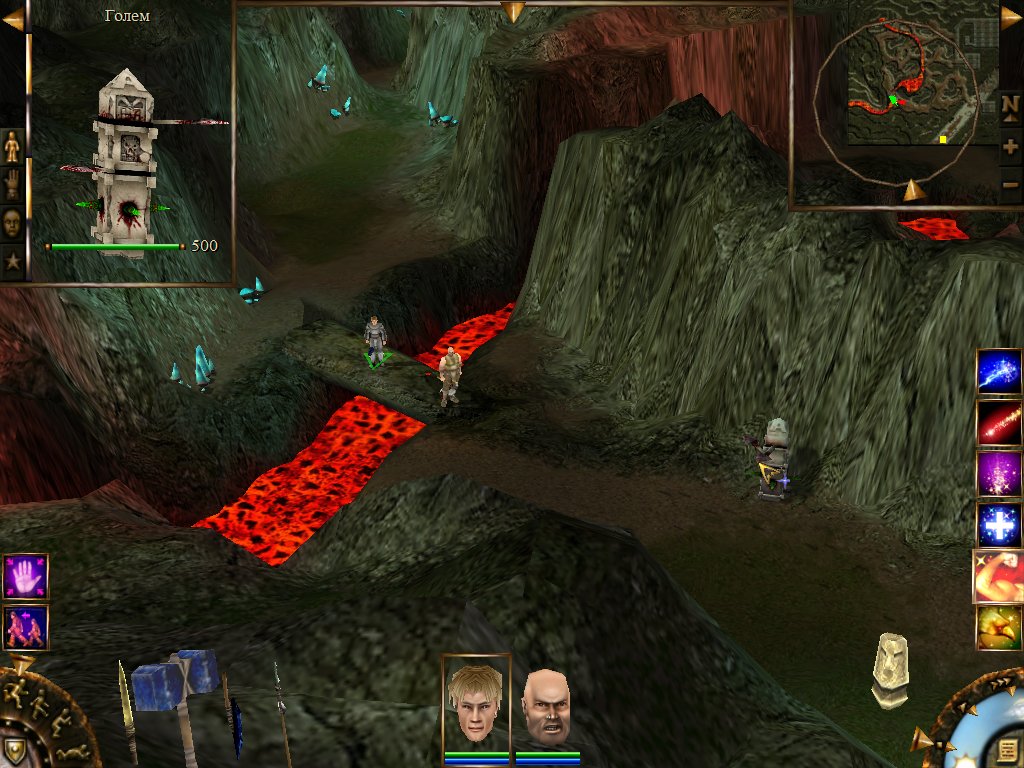Use the blue cross healing spell
This screenshot has height=768, width=1024.
point(999,525)
